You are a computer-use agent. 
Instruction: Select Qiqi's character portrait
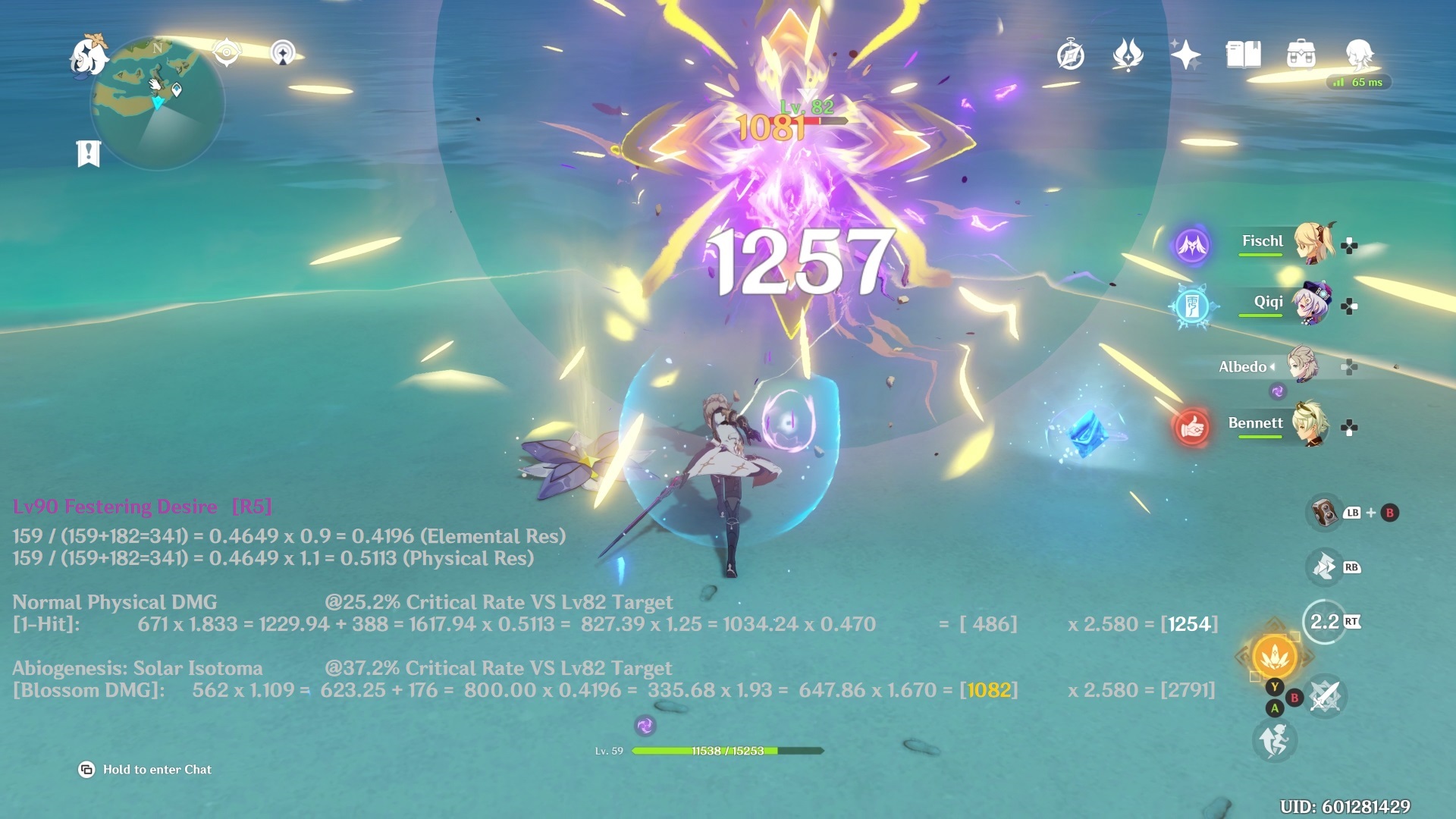tap(1310, 302)
